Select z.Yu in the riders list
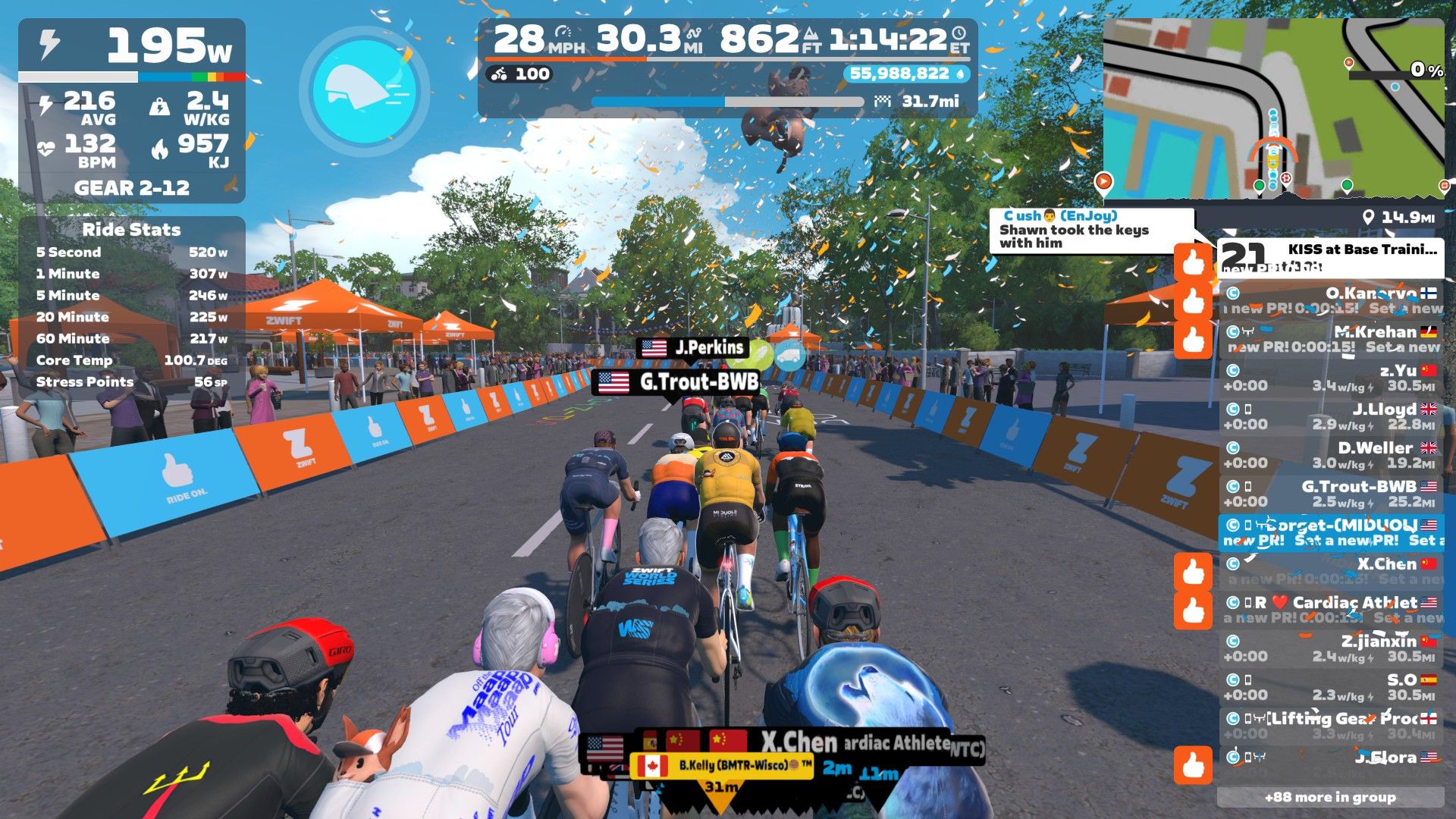Image resolution: width=1456 pixels, height=819 pixels. (x=1331, y=378)
